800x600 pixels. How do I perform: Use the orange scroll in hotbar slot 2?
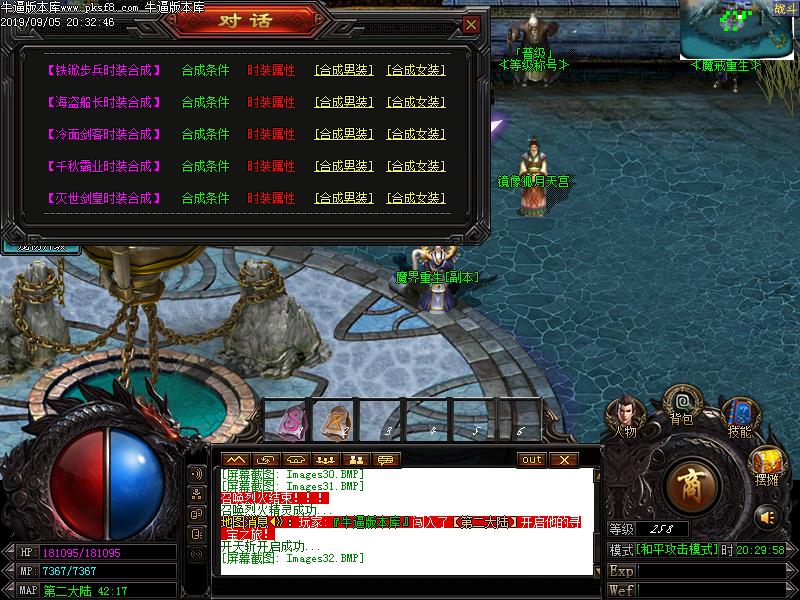coord(338,420)
